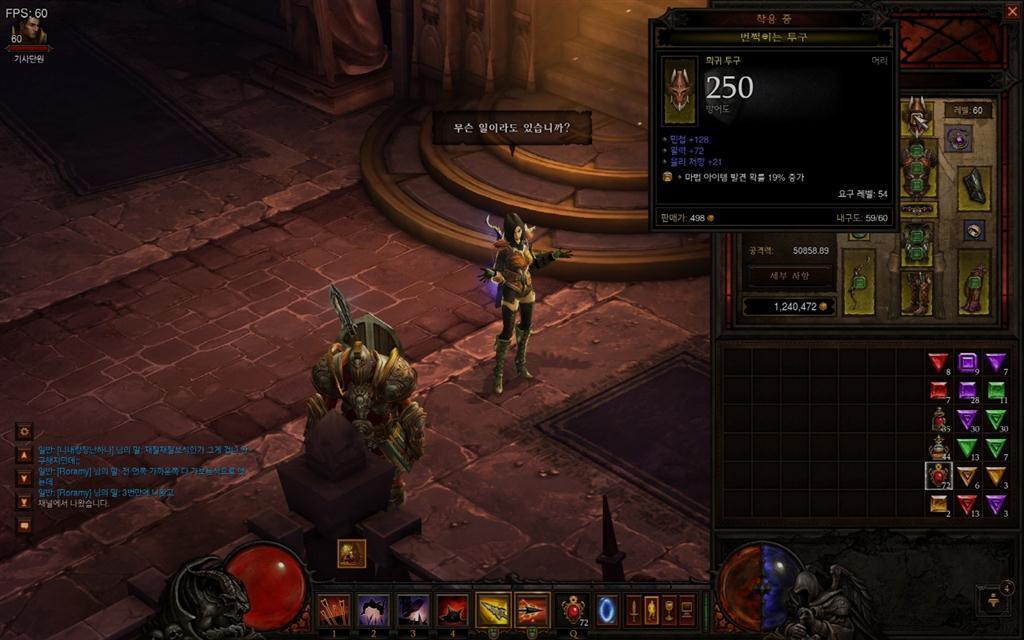The height and width of the screenshot is (640, 1024).
Task: Select the equipped boots slot
Action: click(x=916, y=292)
